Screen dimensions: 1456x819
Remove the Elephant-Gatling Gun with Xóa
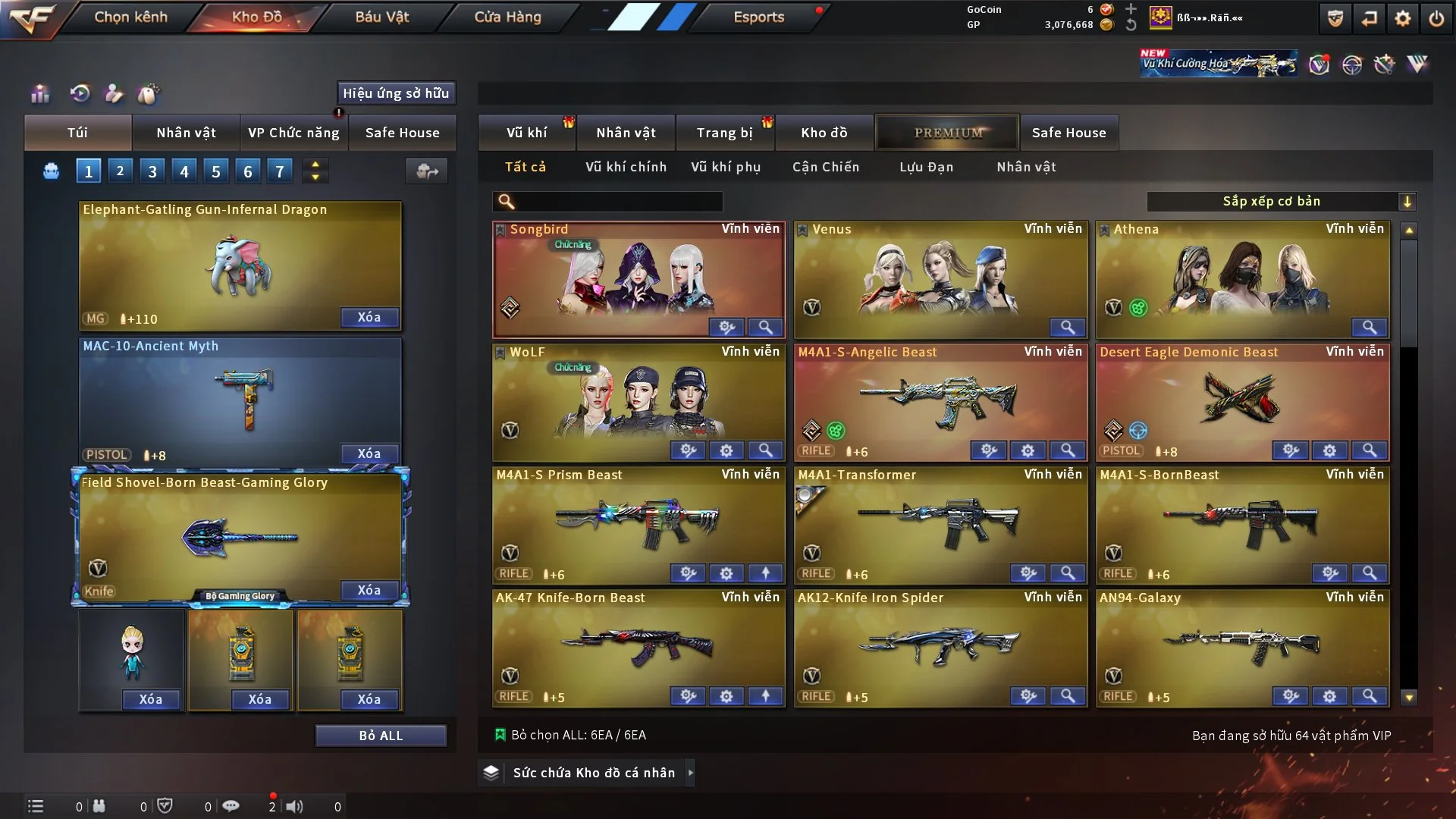369,317
